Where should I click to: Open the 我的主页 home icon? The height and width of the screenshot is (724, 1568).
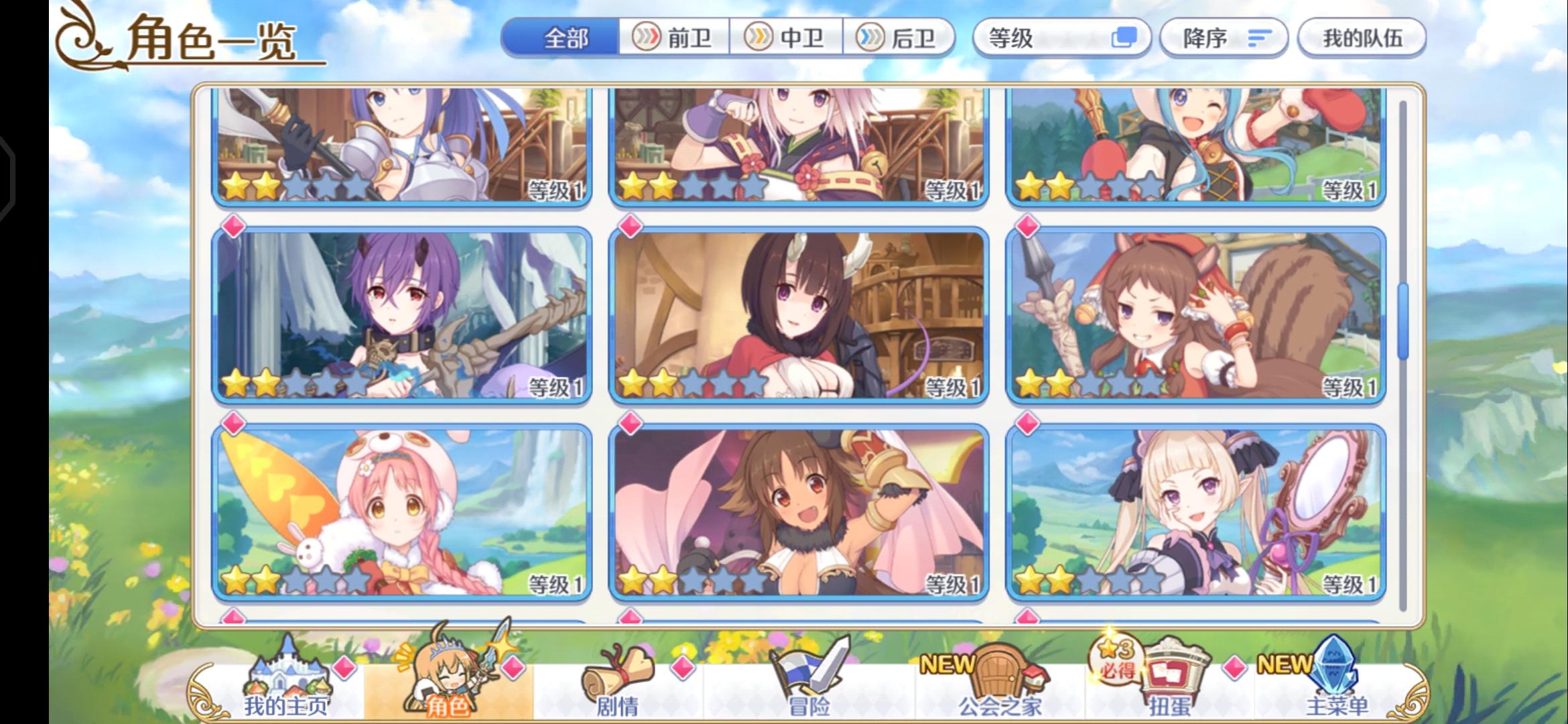288,670
